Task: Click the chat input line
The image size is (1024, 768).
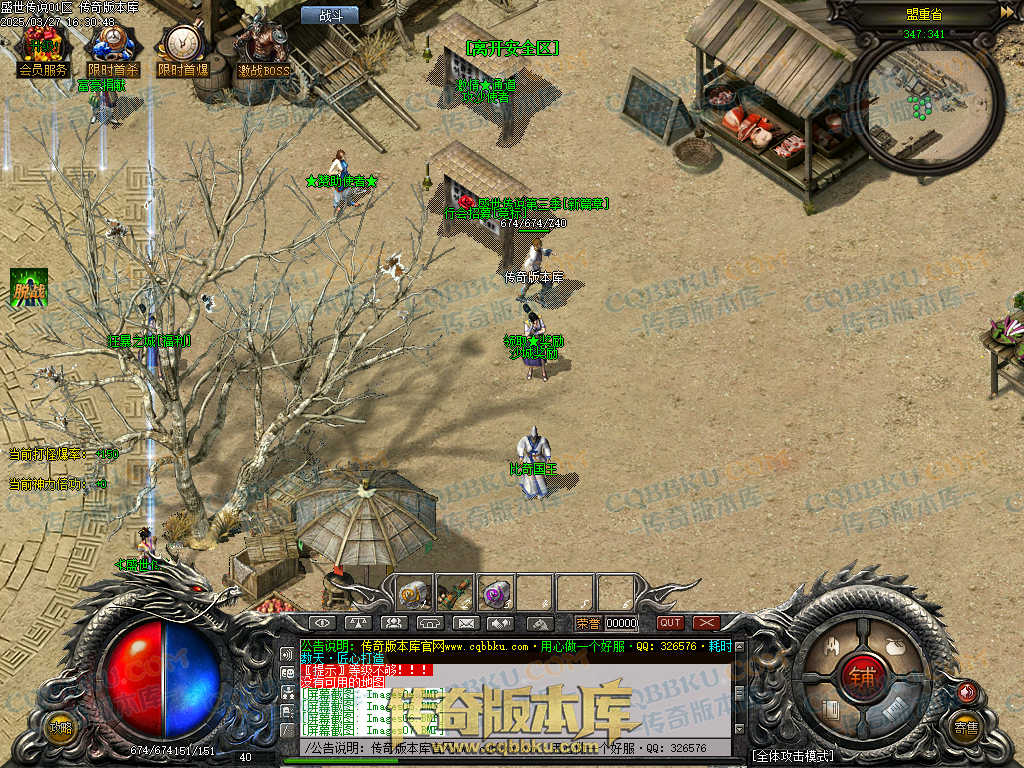Action: [x=510, y=748]
